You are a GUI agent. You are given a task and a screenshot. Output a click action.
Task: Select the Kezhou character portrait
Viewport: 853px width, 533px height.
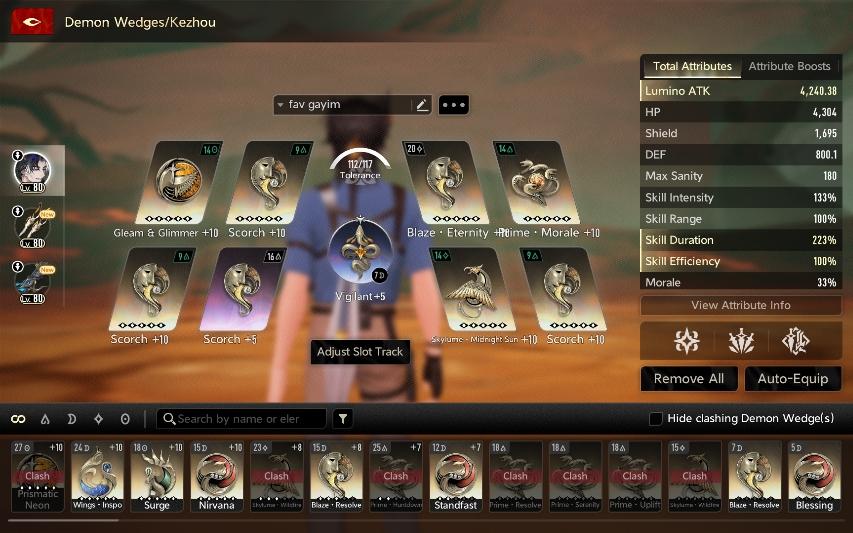point(32,170)
